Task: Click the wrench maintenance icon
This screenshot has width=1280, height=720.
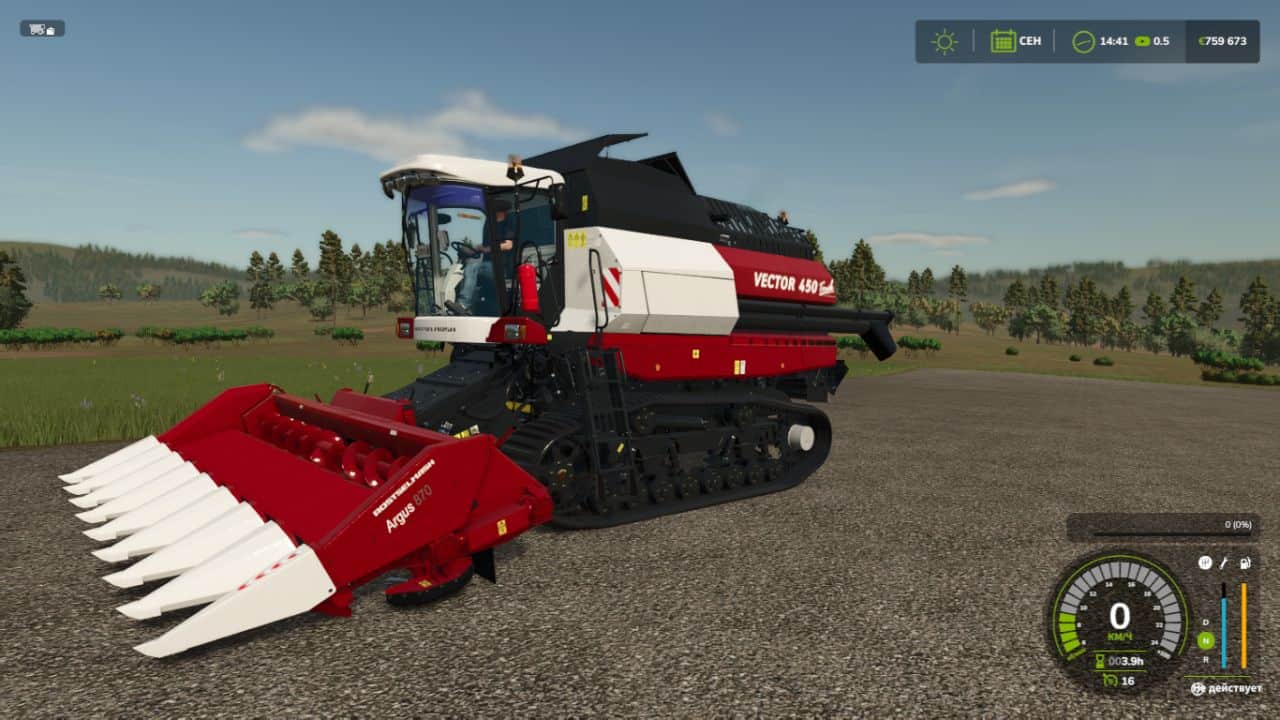Action: pos(1224,563)
